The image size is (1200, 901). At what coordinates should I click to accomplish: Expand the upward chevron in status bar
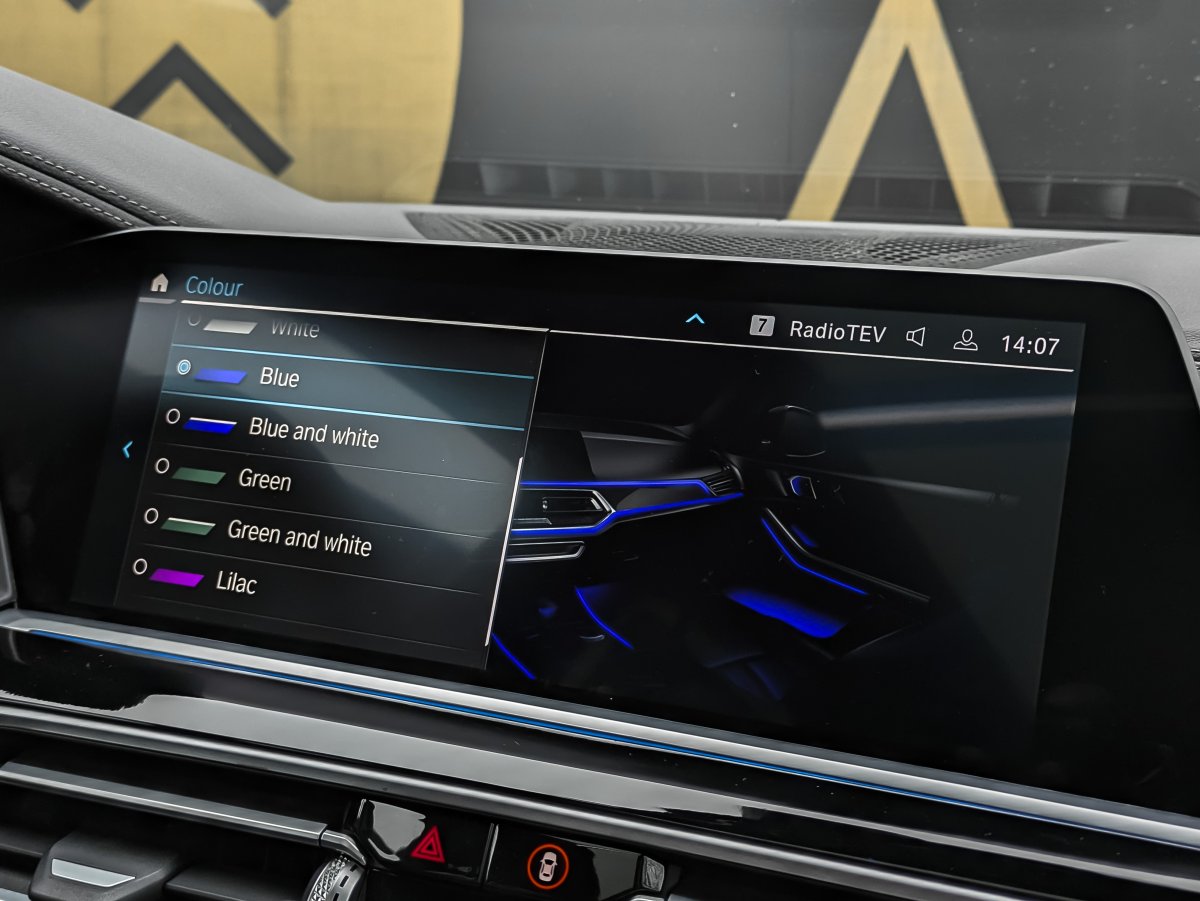pyautogui.click(x=695, y=319)
